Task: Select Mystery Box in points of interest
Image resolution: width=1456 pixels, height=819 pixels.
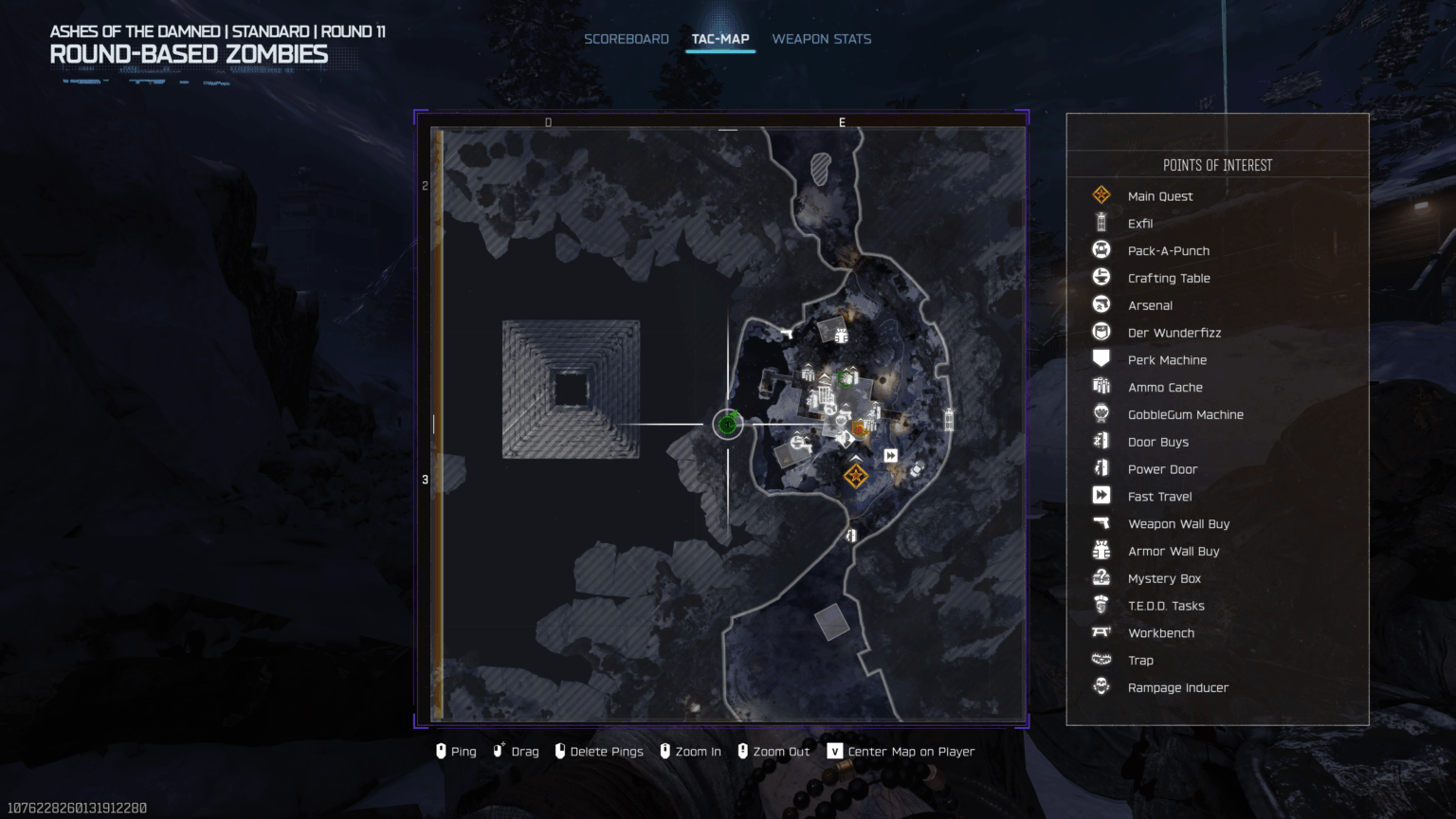Action: tap(1163, 579)
